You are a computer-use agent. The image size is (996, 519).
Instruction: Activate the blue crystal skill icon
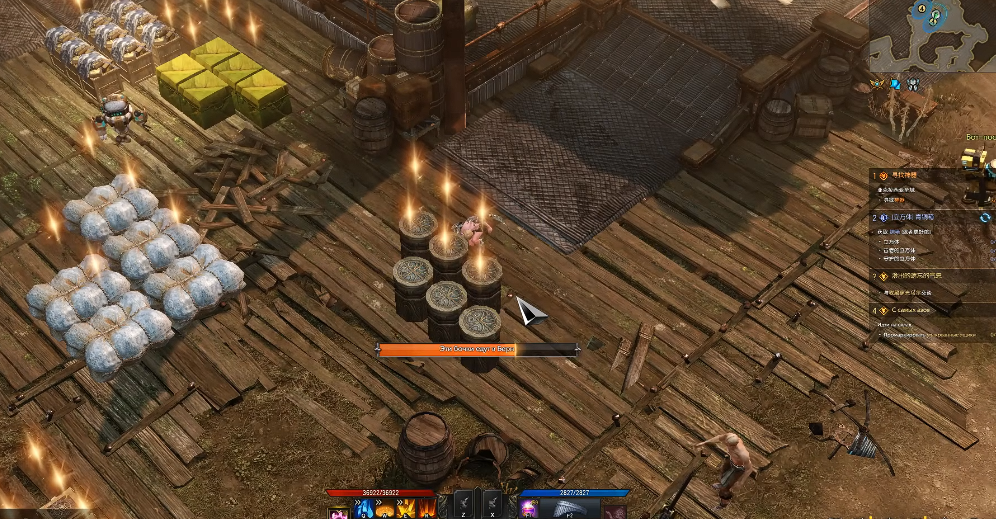point(364,509)
